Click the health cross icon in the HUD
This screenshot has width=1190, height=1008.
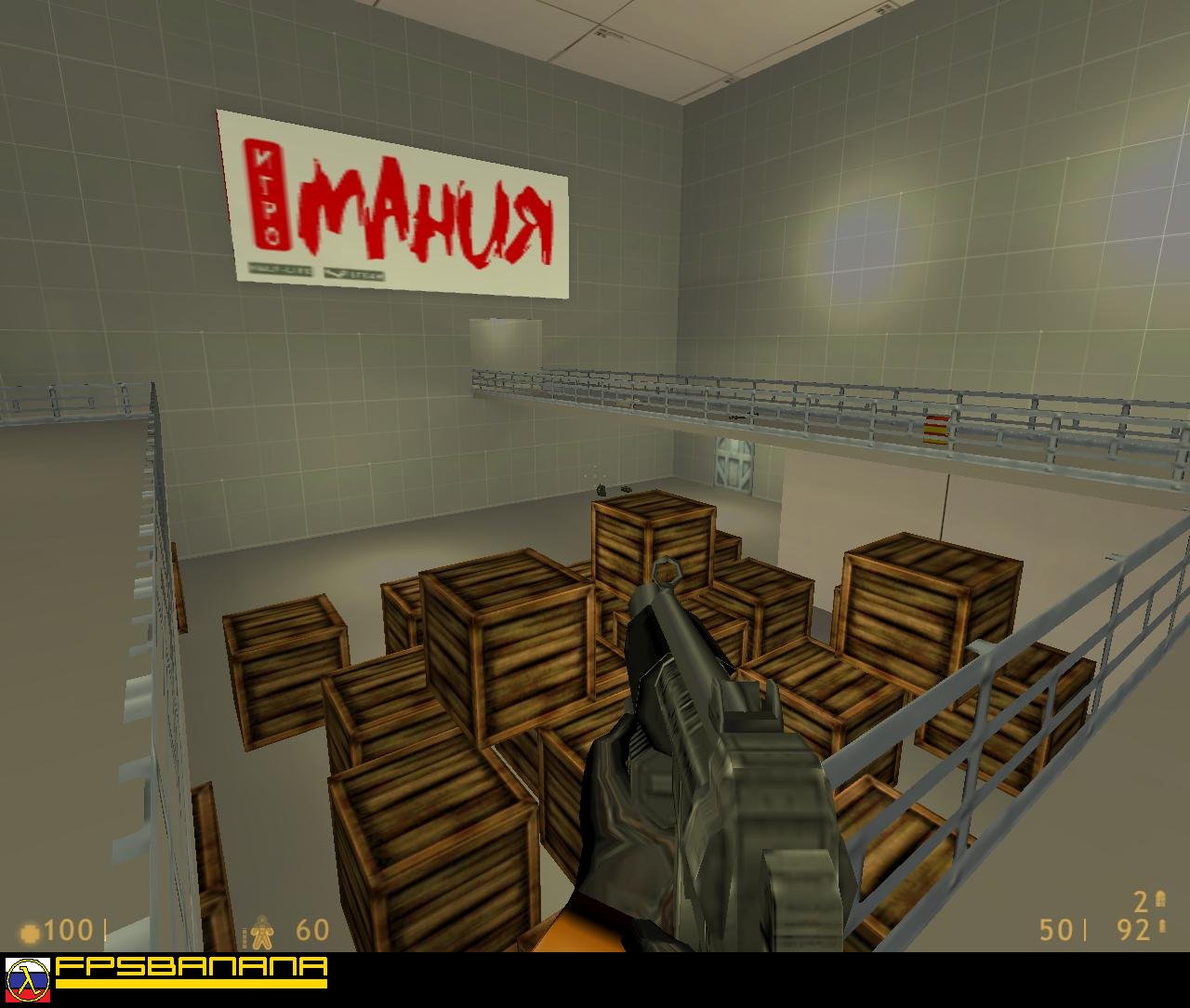(x=31, y=931)
